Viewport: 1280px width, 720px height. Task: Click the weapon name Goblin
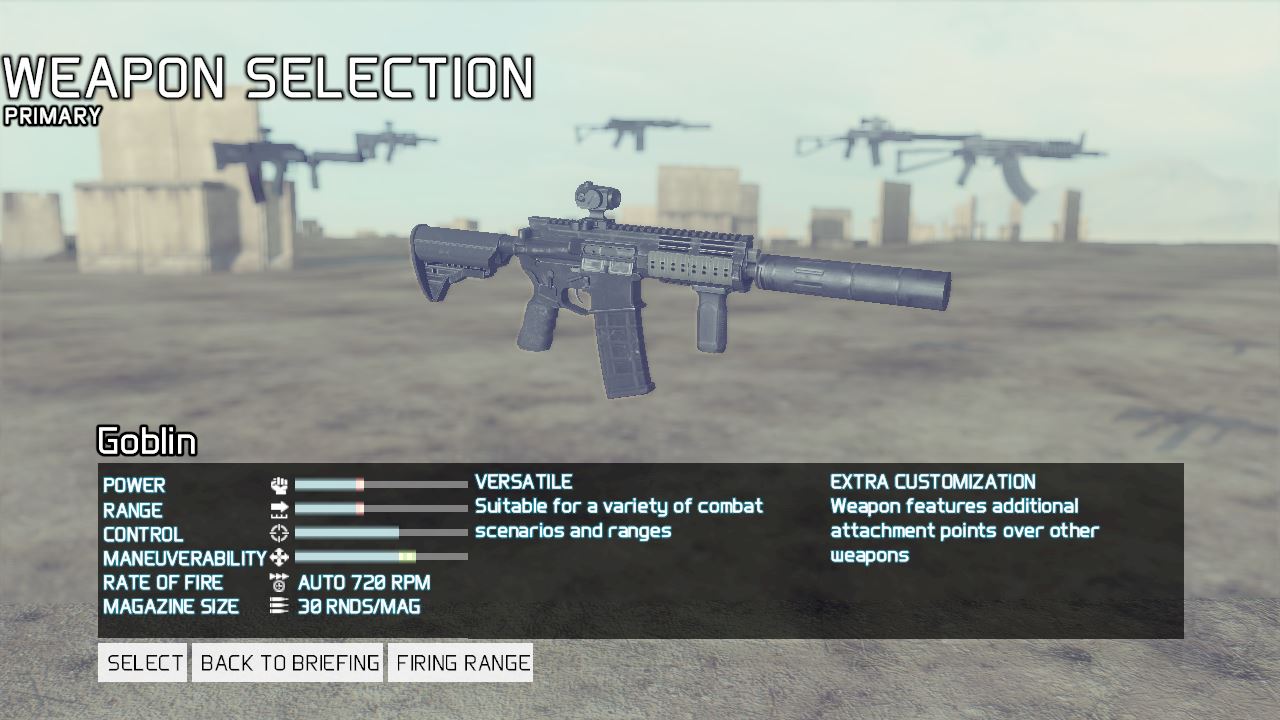click(147, 441)
